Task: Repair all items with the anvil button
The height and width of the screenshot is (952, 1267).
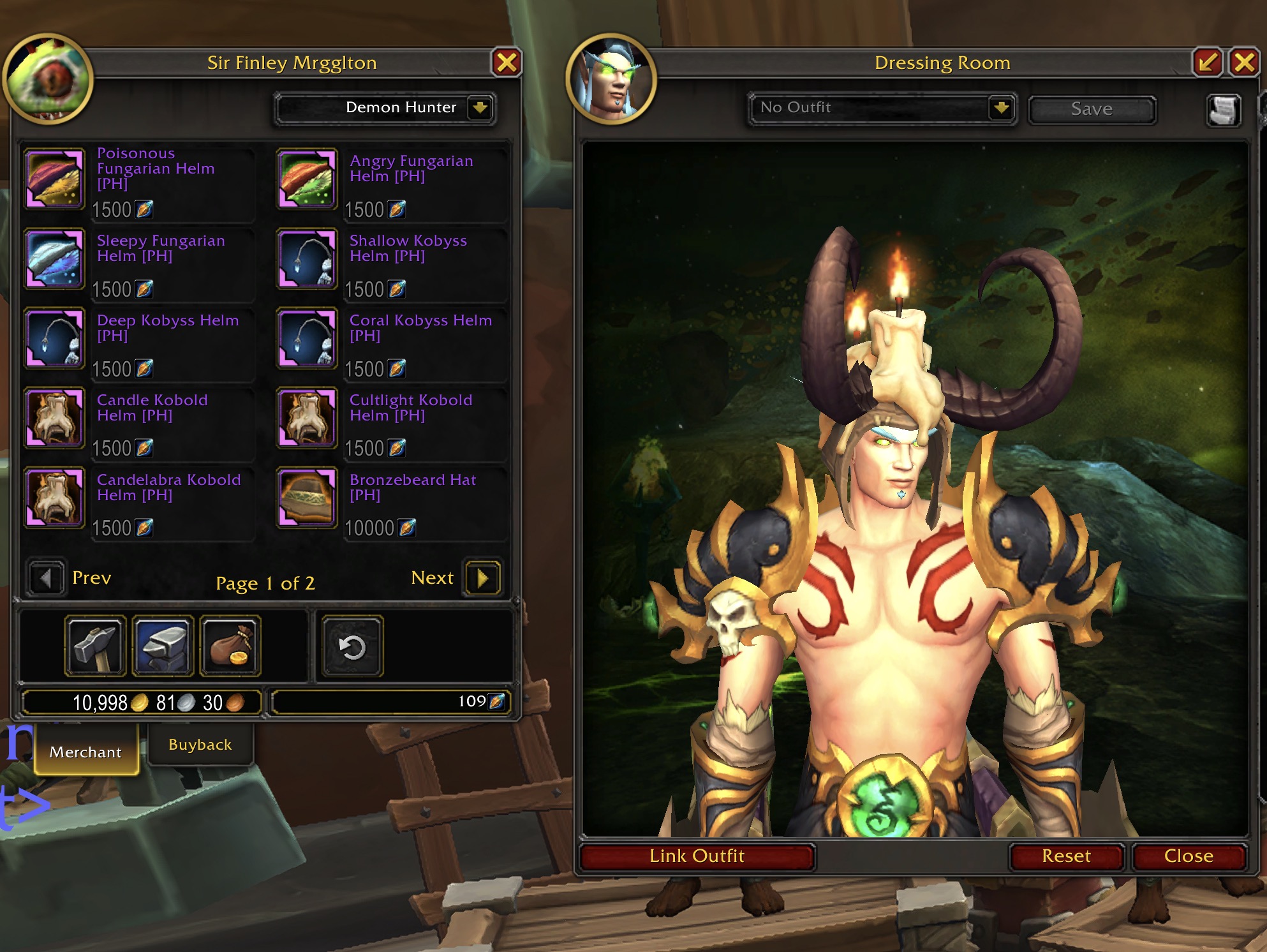Action: [x=163, y=646]
